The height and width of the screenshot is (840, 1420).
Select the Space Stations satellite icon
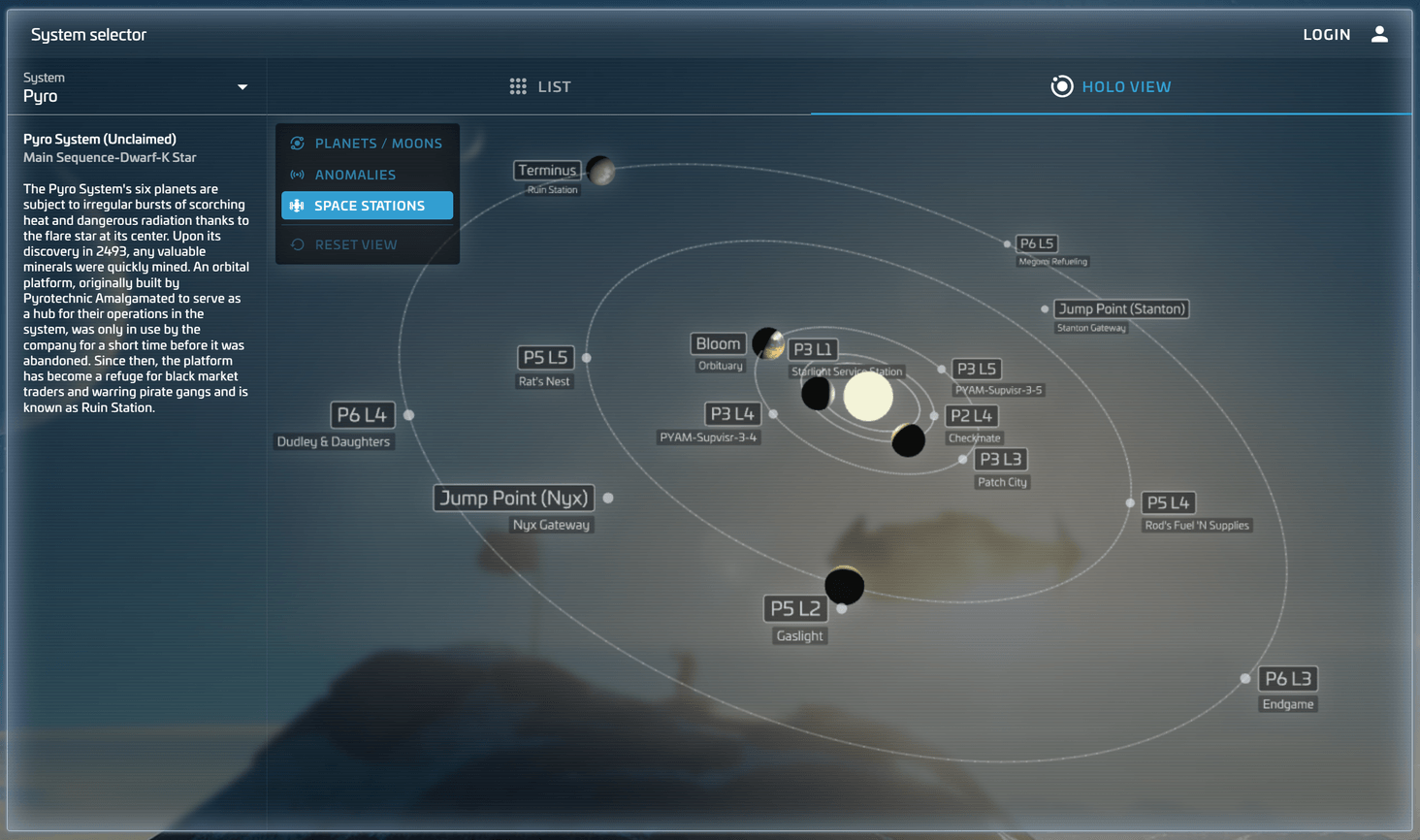(296, 205)
